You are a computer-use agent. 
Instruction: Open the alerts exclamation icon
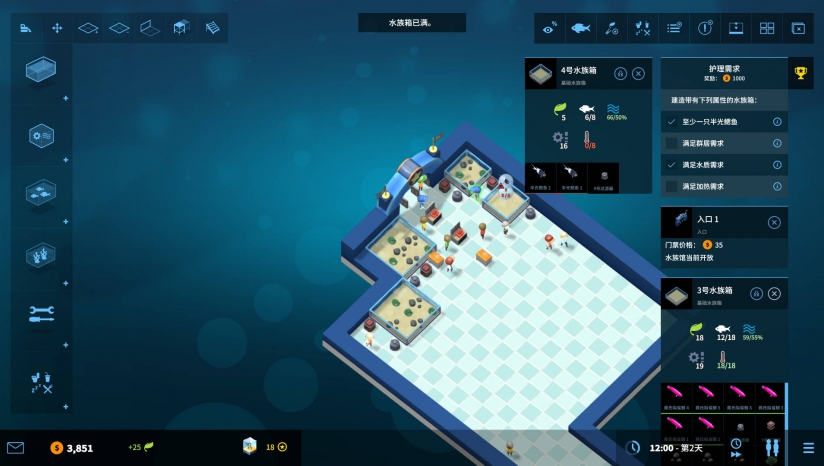coord(704,28)
